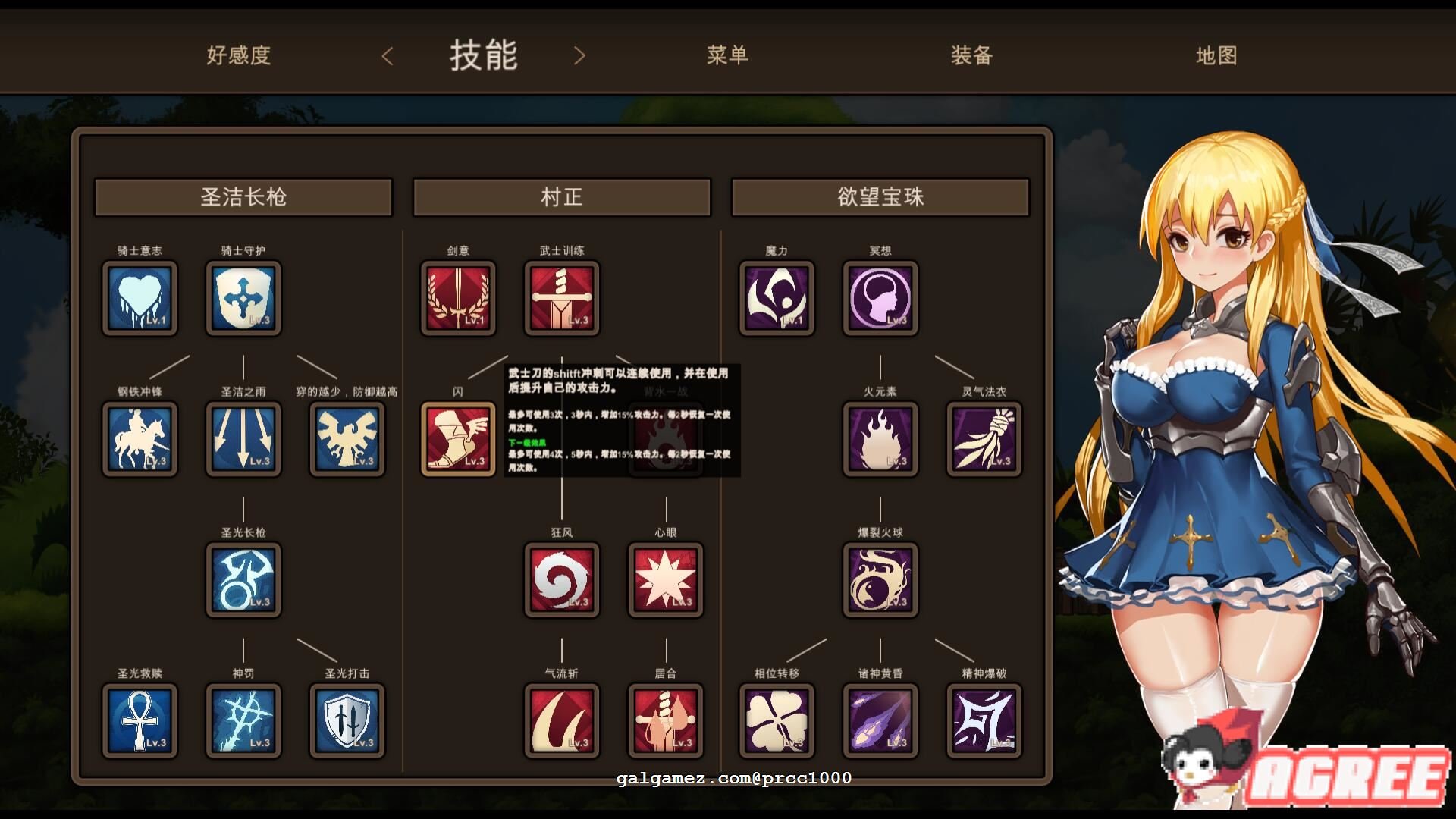Screen dimensions: 1456x819
Task: Click the left arrow beside 技能
Action: pyautogui.click(x=388, y=57)
